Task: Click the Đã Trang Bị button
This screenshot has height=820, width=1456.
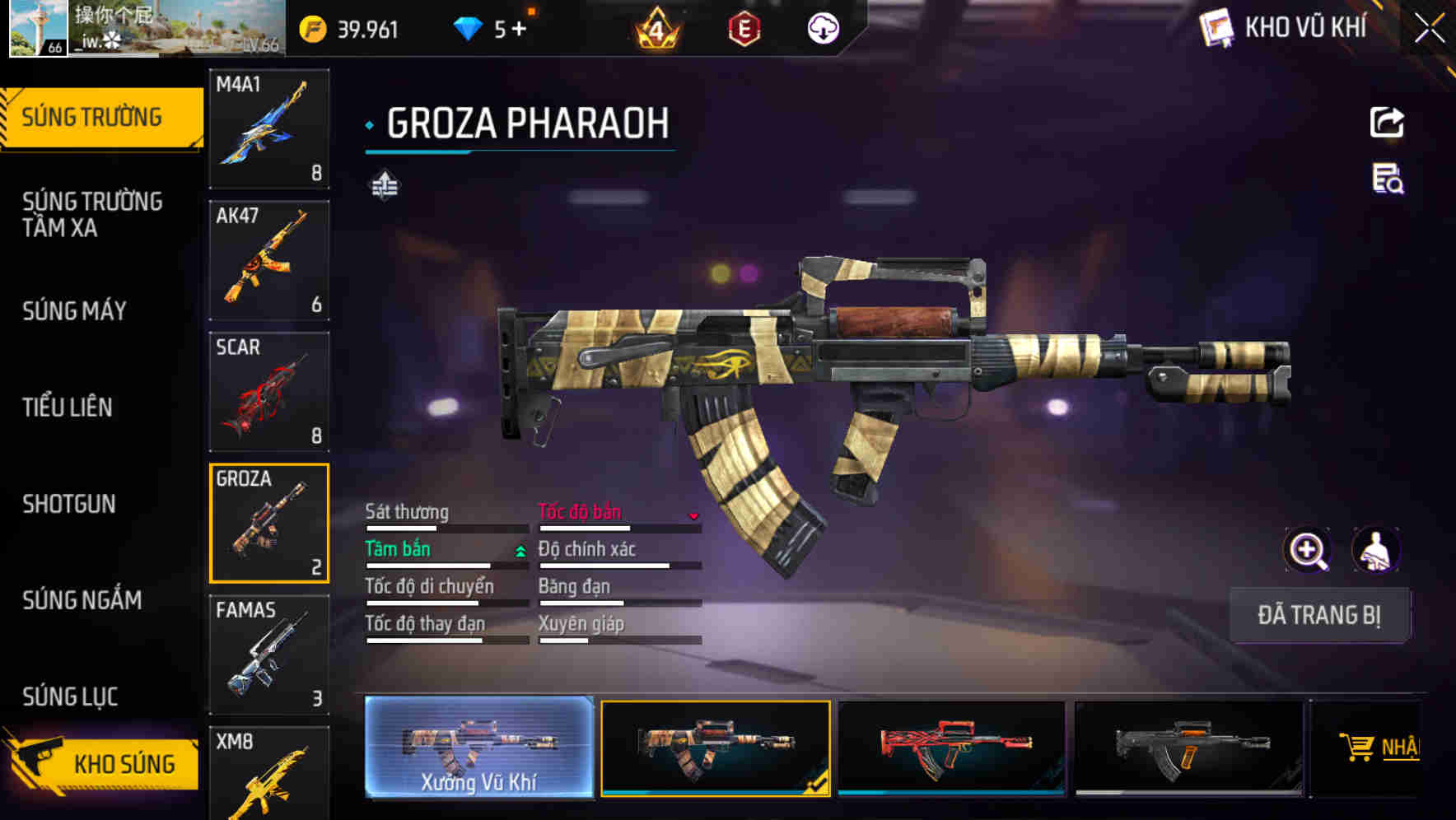Action: click(1318, 615)
